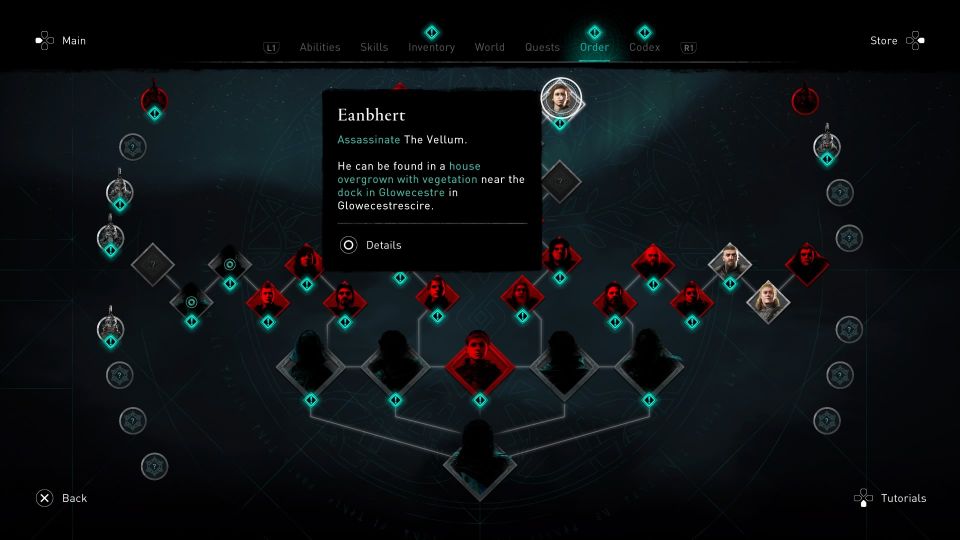Select the grey-framed bearded man portrait

click(729, 262)
